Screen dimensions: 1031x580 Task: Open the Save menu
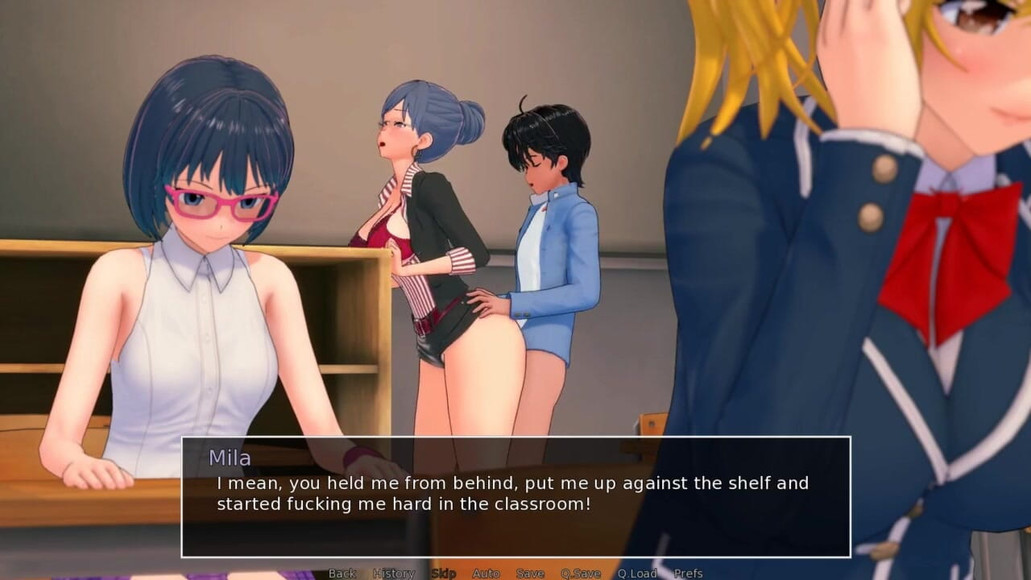pos(530,573)
